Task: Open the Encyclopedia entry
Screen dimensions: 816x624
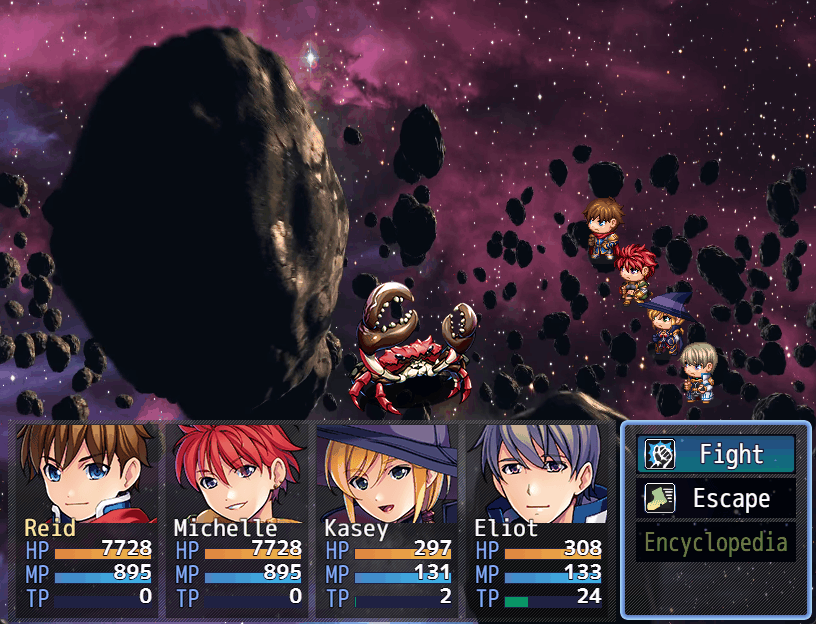Action: tap(716, 543)
